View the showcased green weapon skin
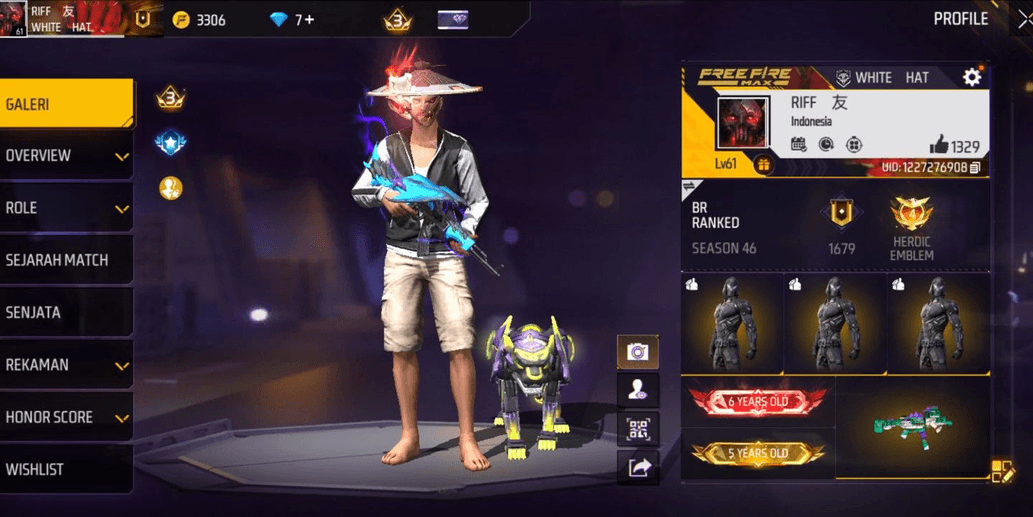 click(x=910, y=424)
